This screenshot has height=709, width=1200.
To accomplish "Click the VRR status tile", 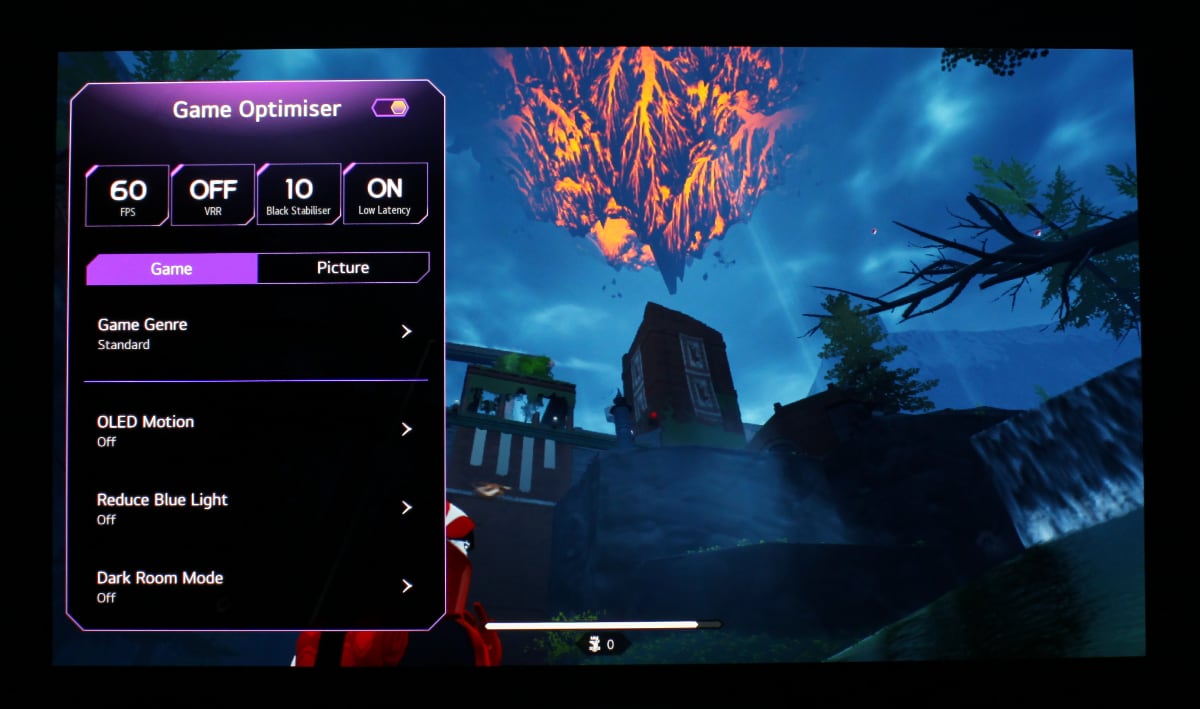I will [x=213, y=194].
